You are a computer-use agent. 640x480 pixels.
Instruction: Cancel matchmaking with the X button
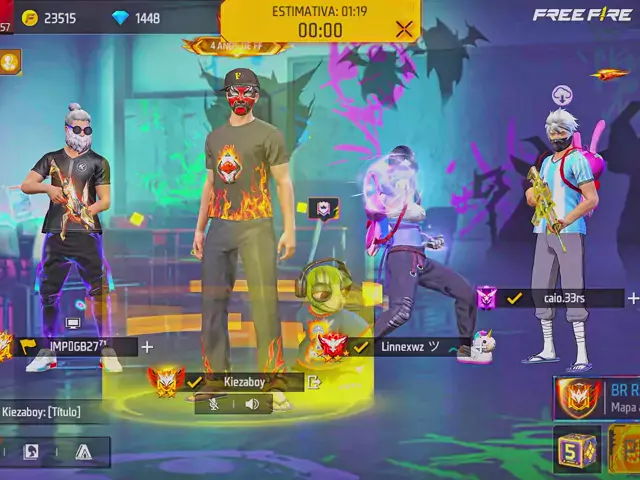[404, 28]
